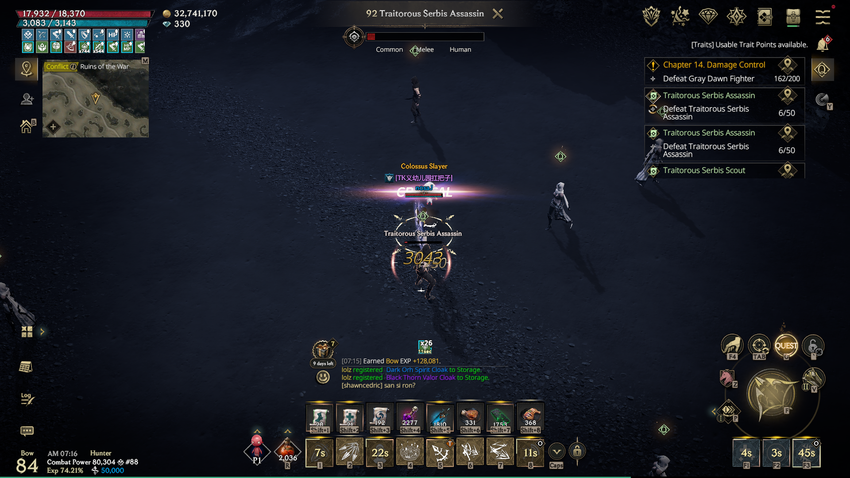Use the red potion in slot P1

(257, 450)
